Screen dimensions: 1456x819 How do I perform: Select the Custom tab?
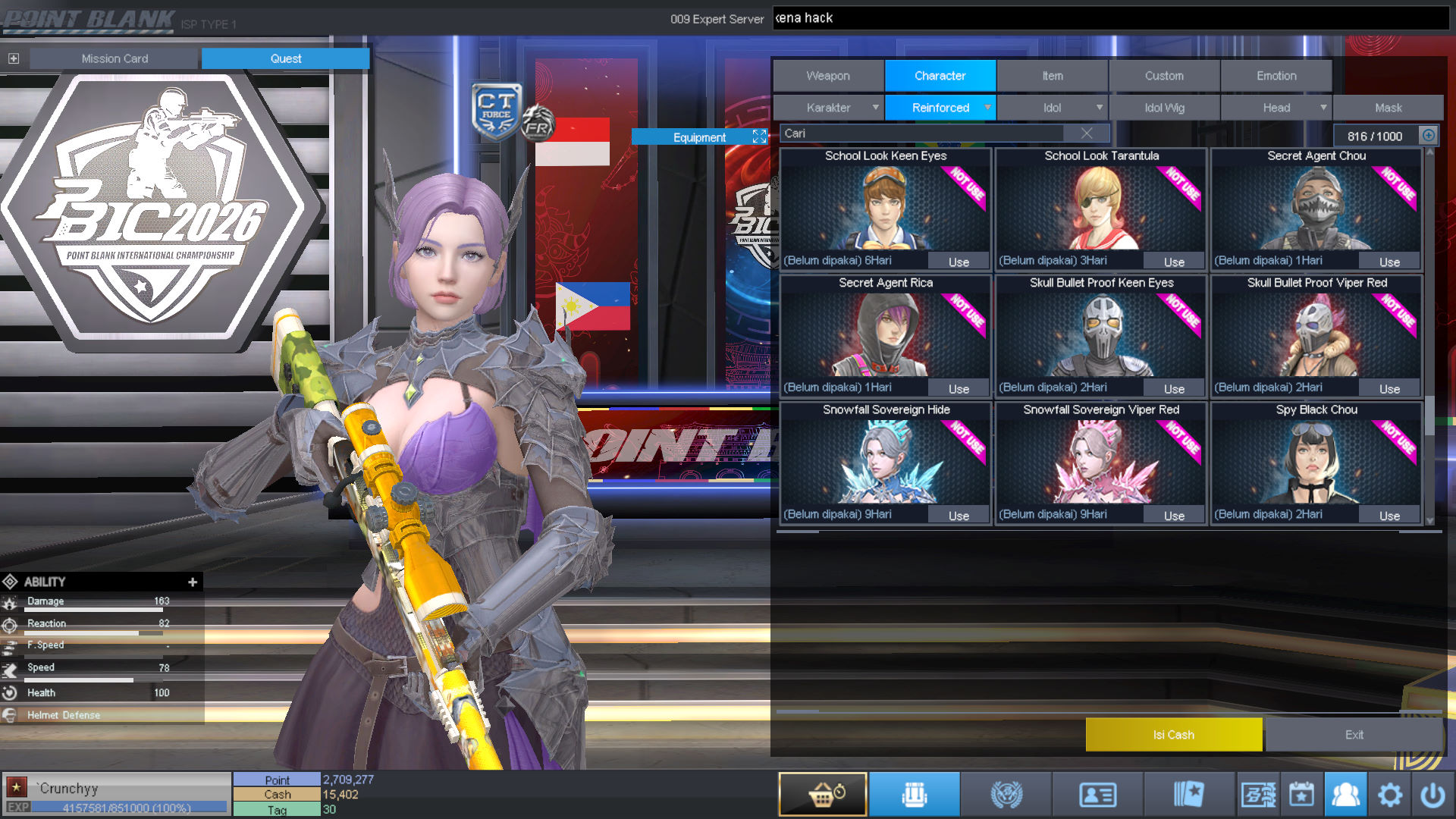[x=1164, y=76]
